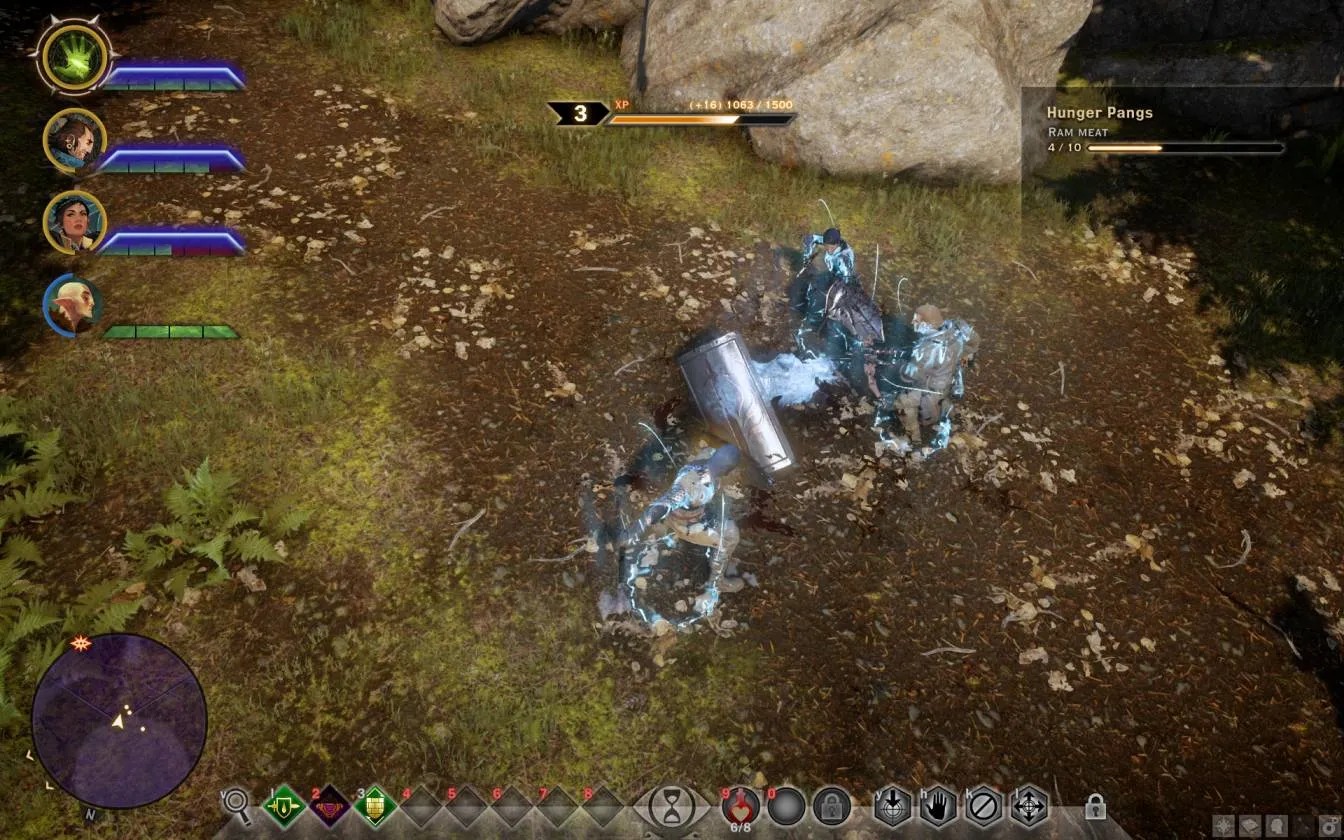Screen dimensions: 1344x840
Task: Open the Hunger Pangs quest tracker
Action: (1099, 113)
